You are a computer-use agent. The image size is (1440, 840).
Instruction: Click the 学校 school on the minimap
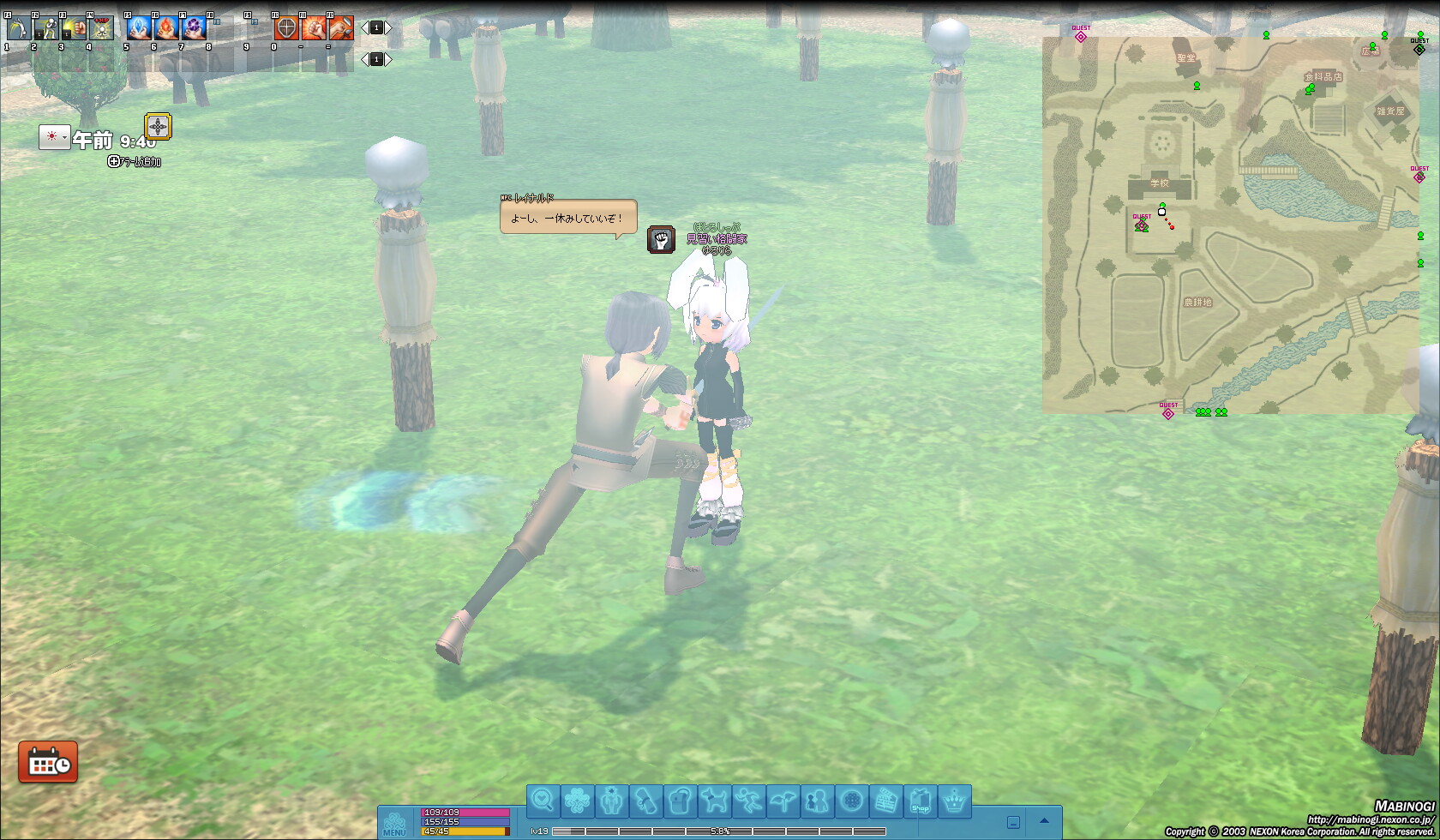tap(1160, 183)
